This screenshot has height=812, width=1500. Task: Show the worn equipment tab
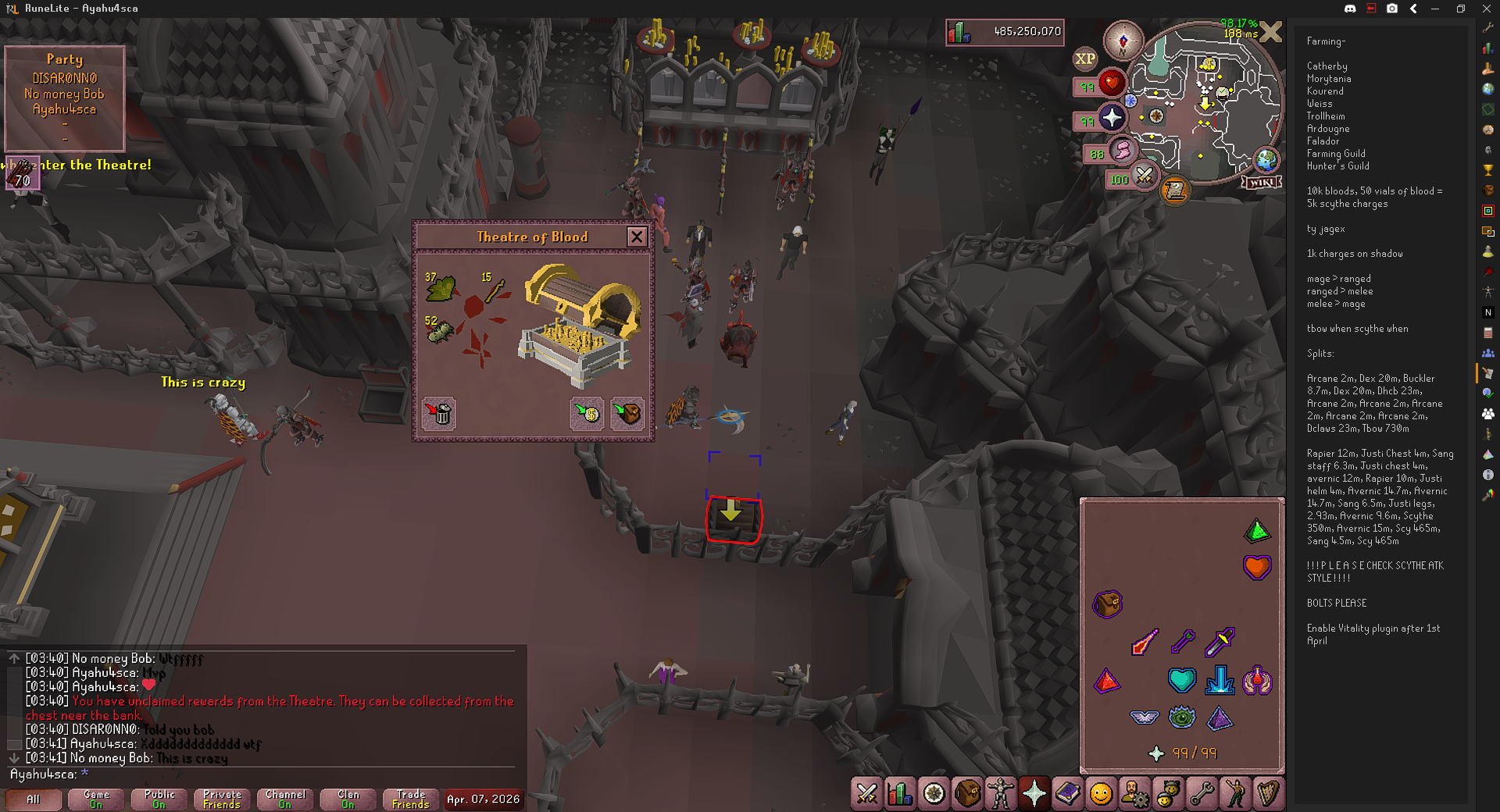(x=1001, y=794)
